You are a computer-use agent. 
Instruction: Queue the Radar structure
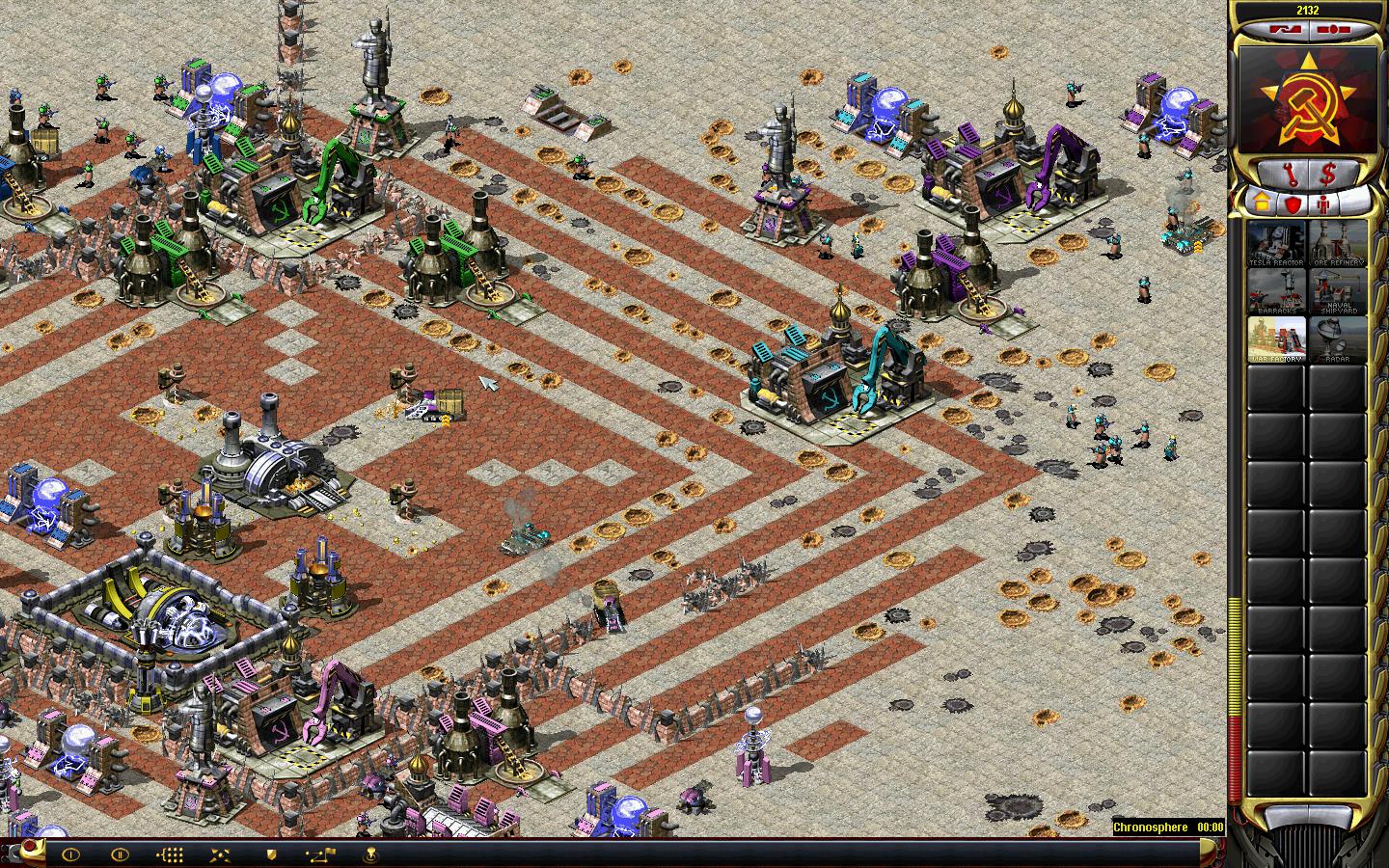click(1337, 339)
